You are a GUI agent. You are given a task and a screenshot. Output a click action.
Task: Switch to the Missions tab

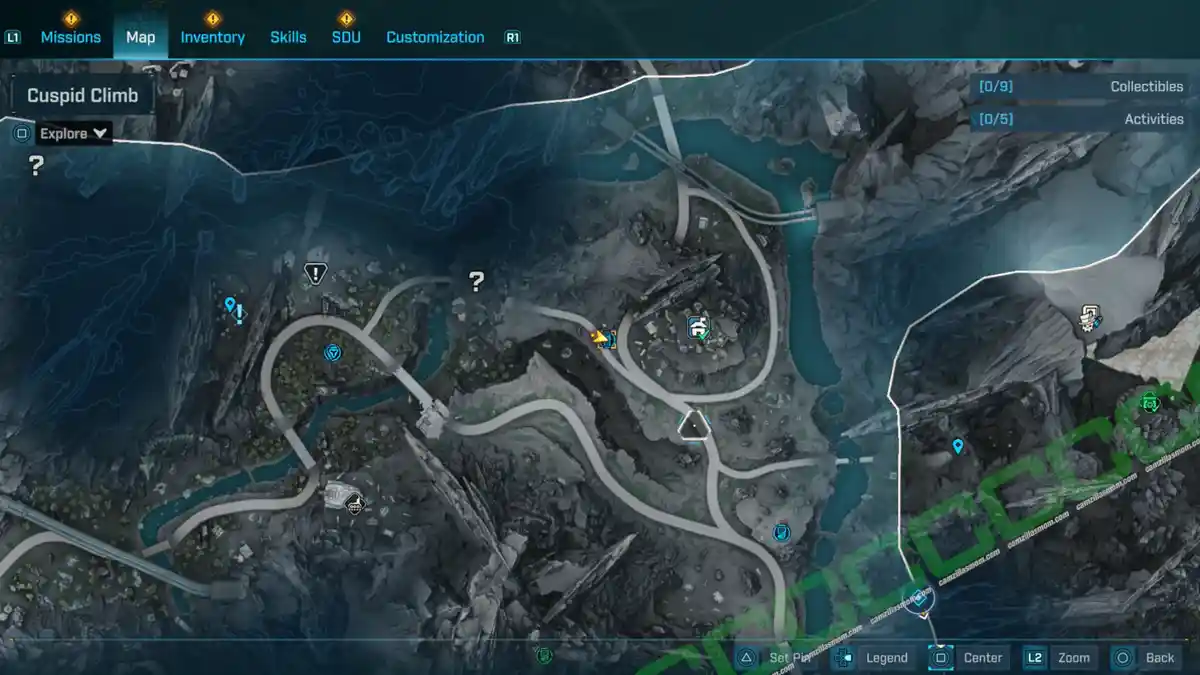tap(70, 37)
